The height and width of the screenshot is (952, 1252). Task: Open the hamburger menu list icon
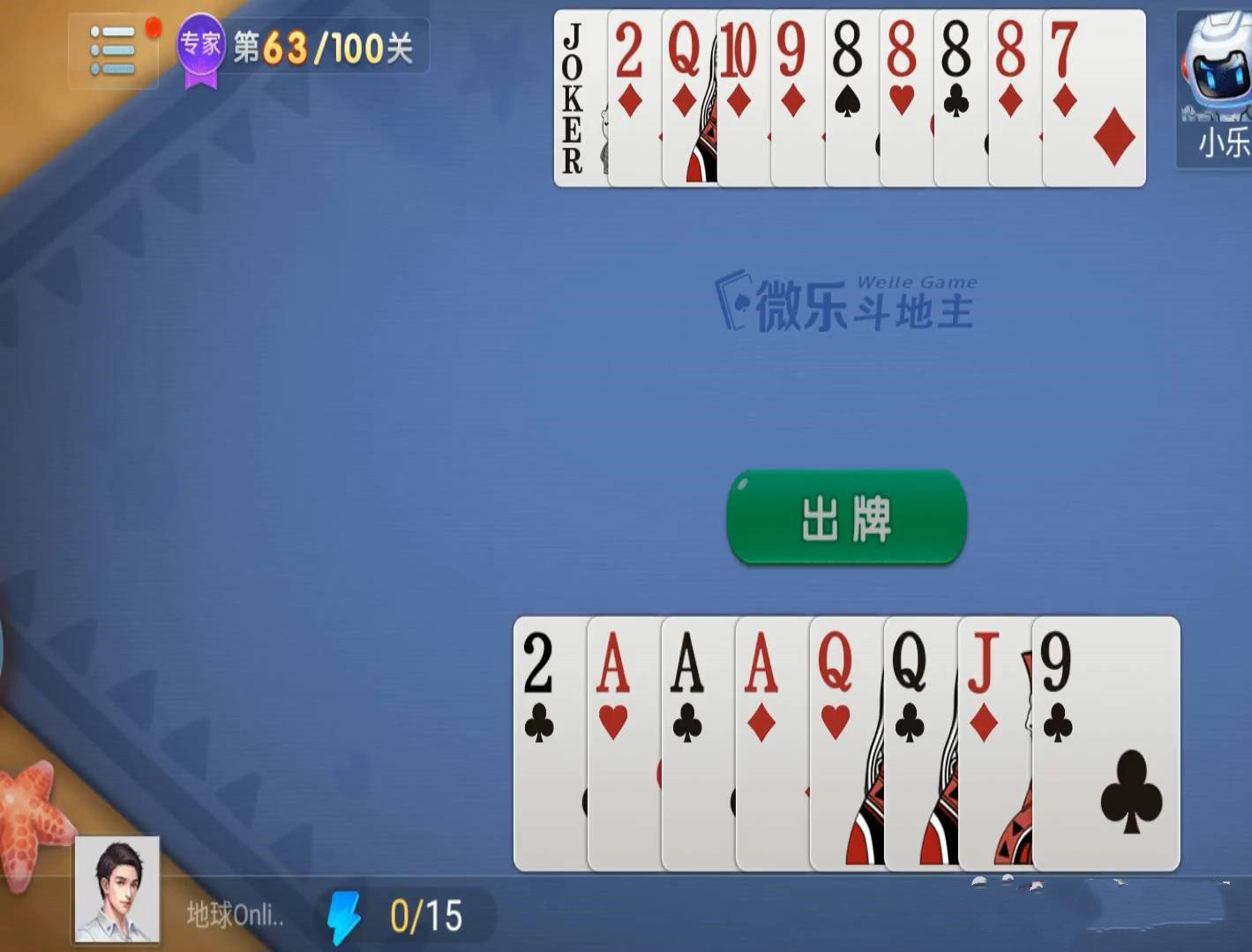pos(112,50)
